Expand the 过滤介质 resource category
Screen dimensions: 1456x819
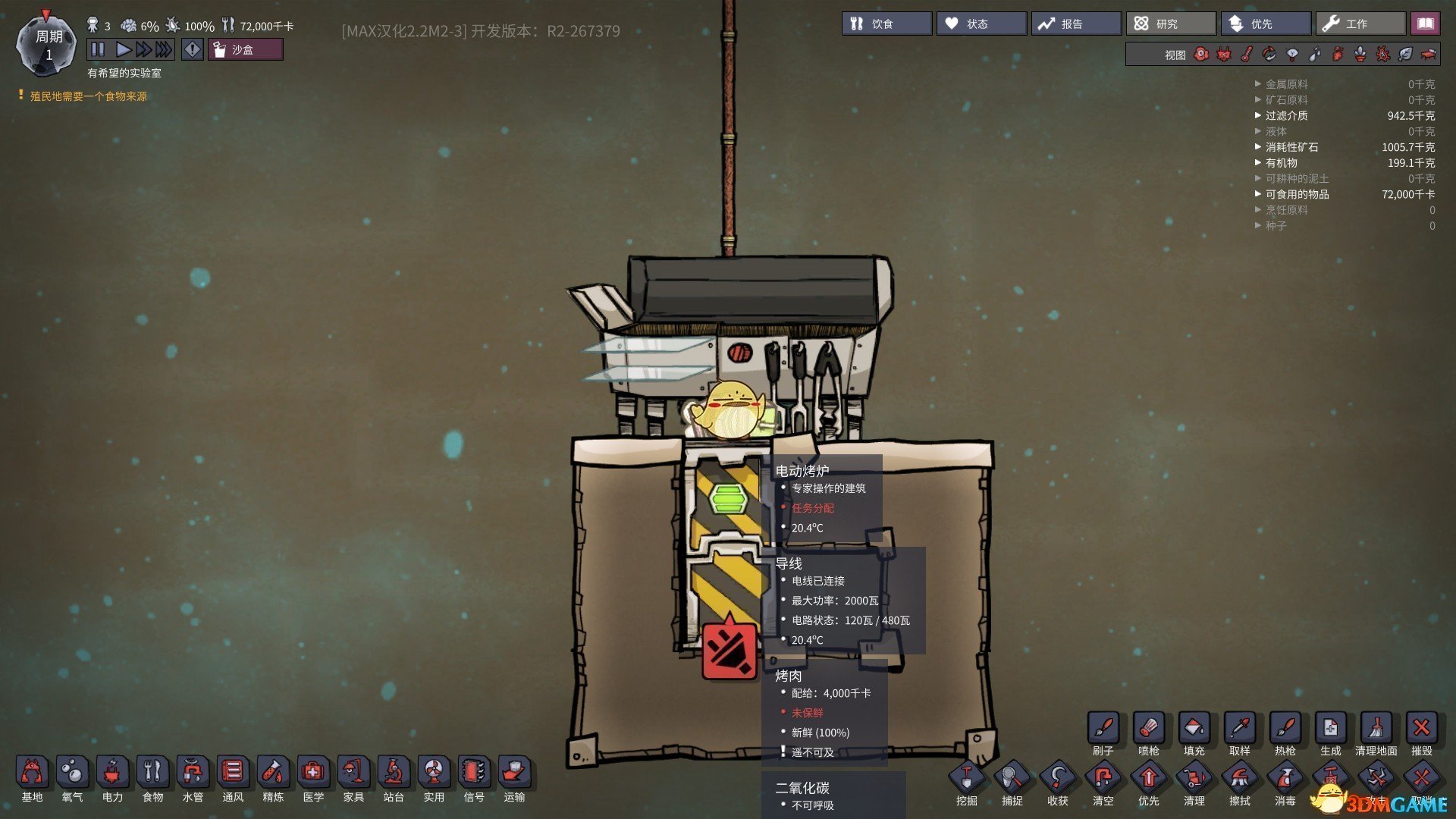click(1286, 116)
